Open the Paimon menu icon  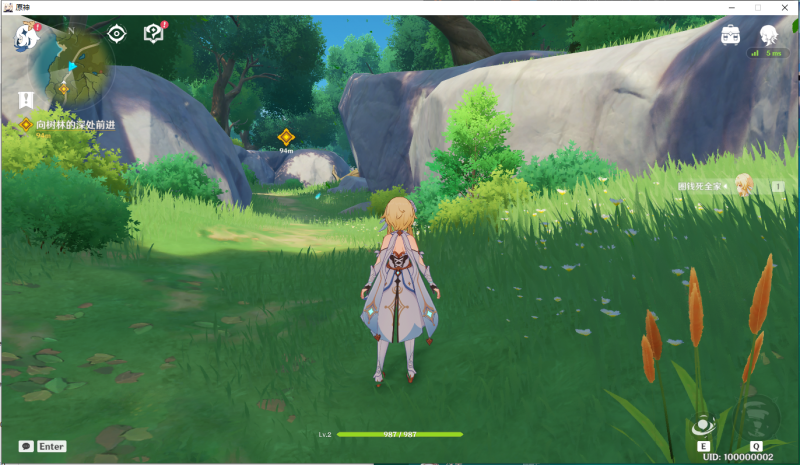coord(24,38)
